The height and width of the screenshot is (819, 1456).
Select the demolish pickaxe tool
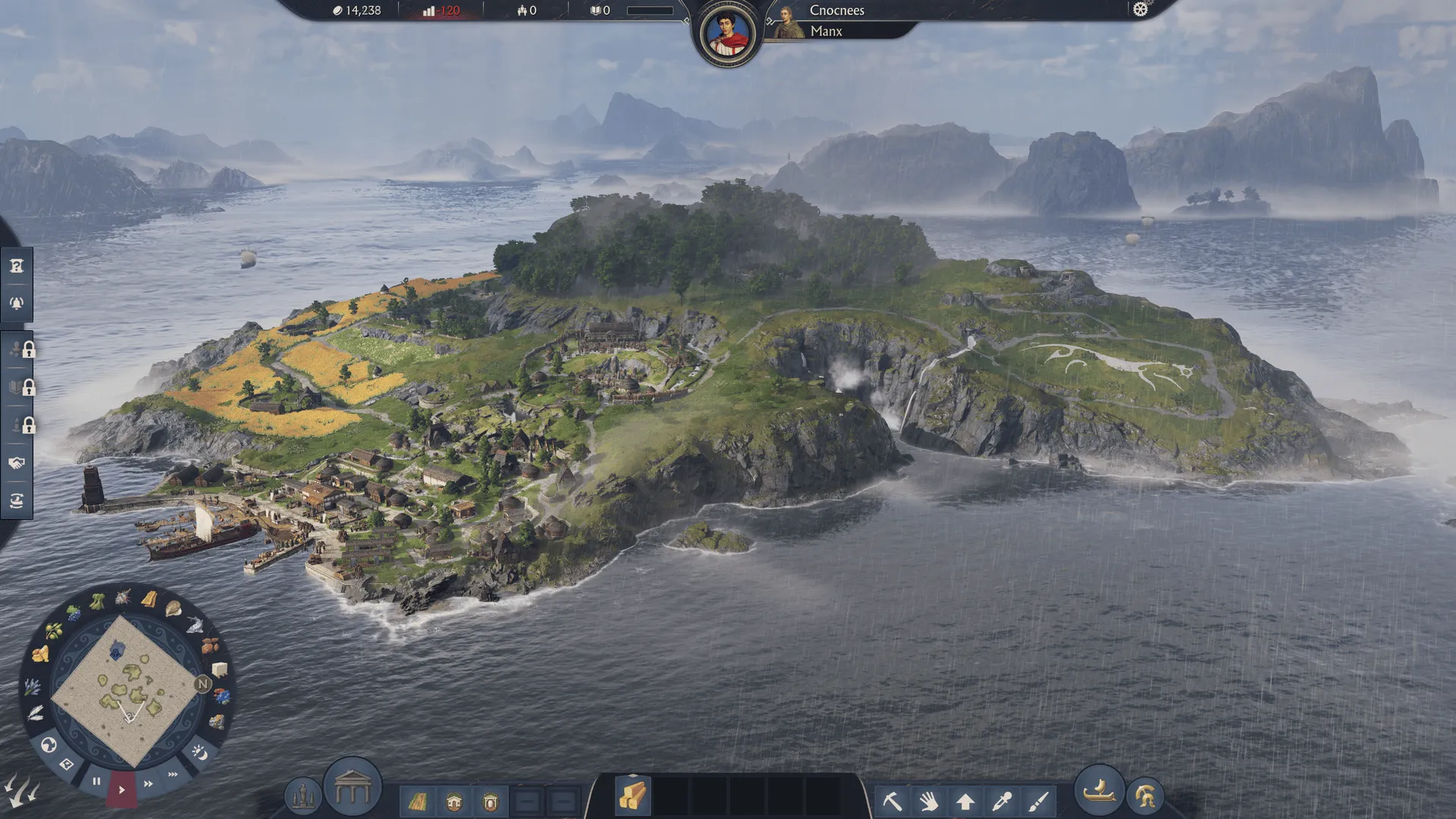(x=893, y=800)
